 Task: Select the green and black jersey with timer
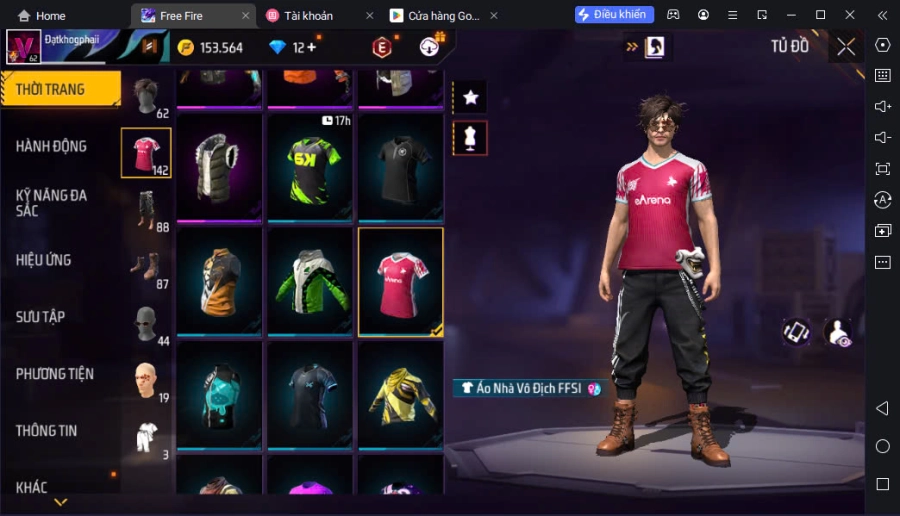click(x=310, y=167)
